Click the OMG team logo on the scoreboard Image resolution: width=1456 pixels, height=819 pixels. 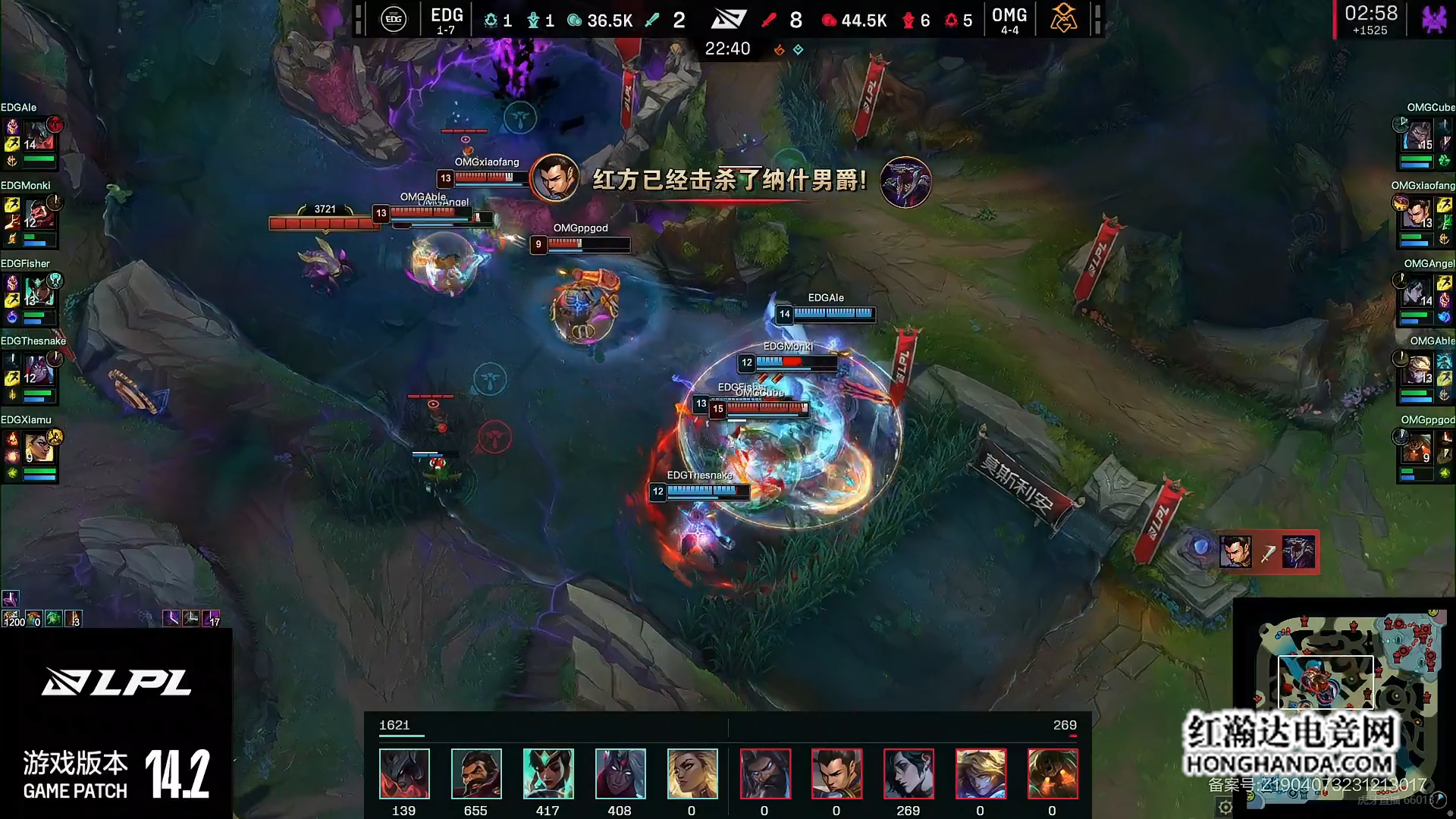pos(1062,19)
